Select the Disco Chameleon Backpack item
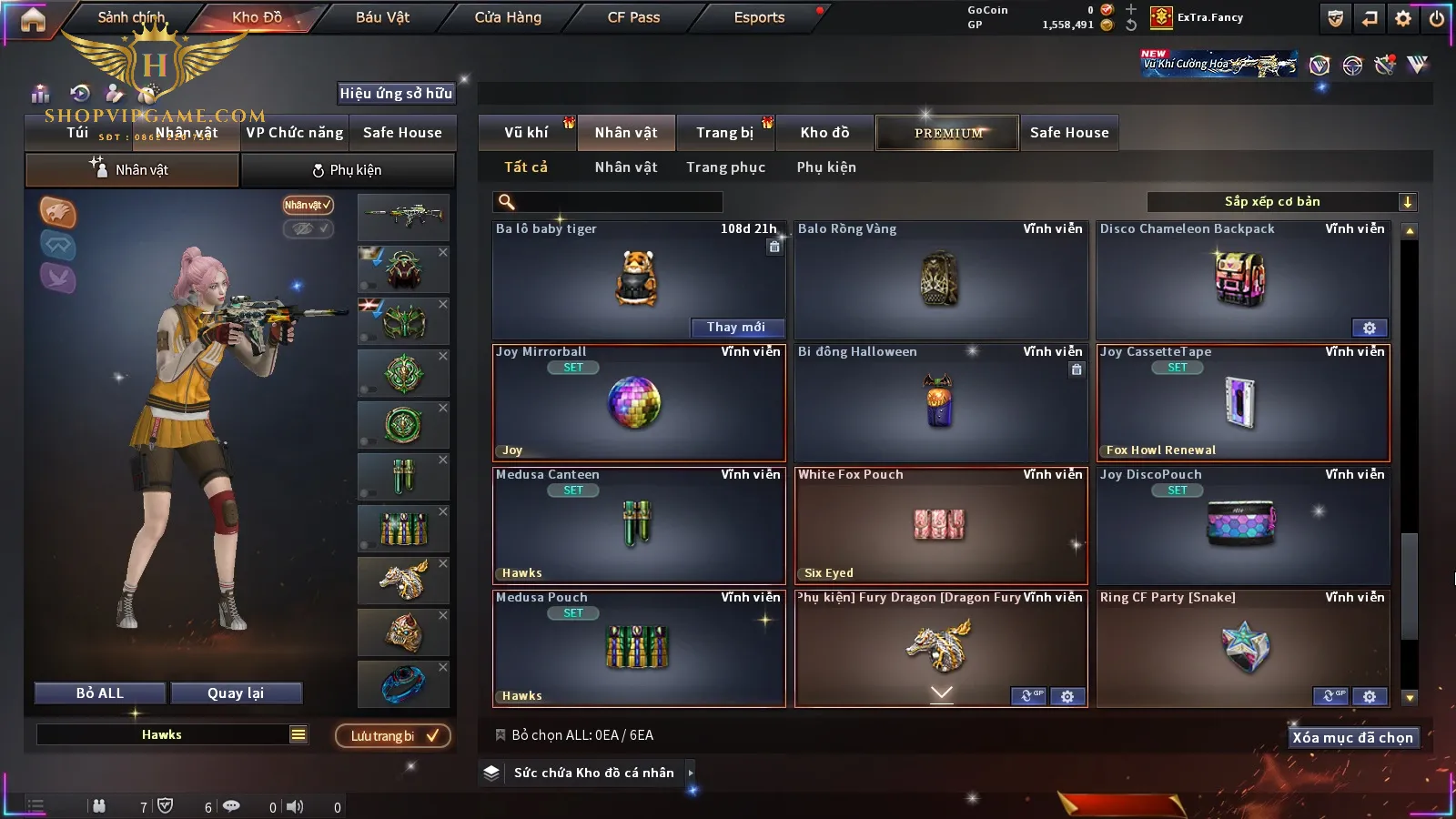1456x819 pixels. coord(1242,279)
